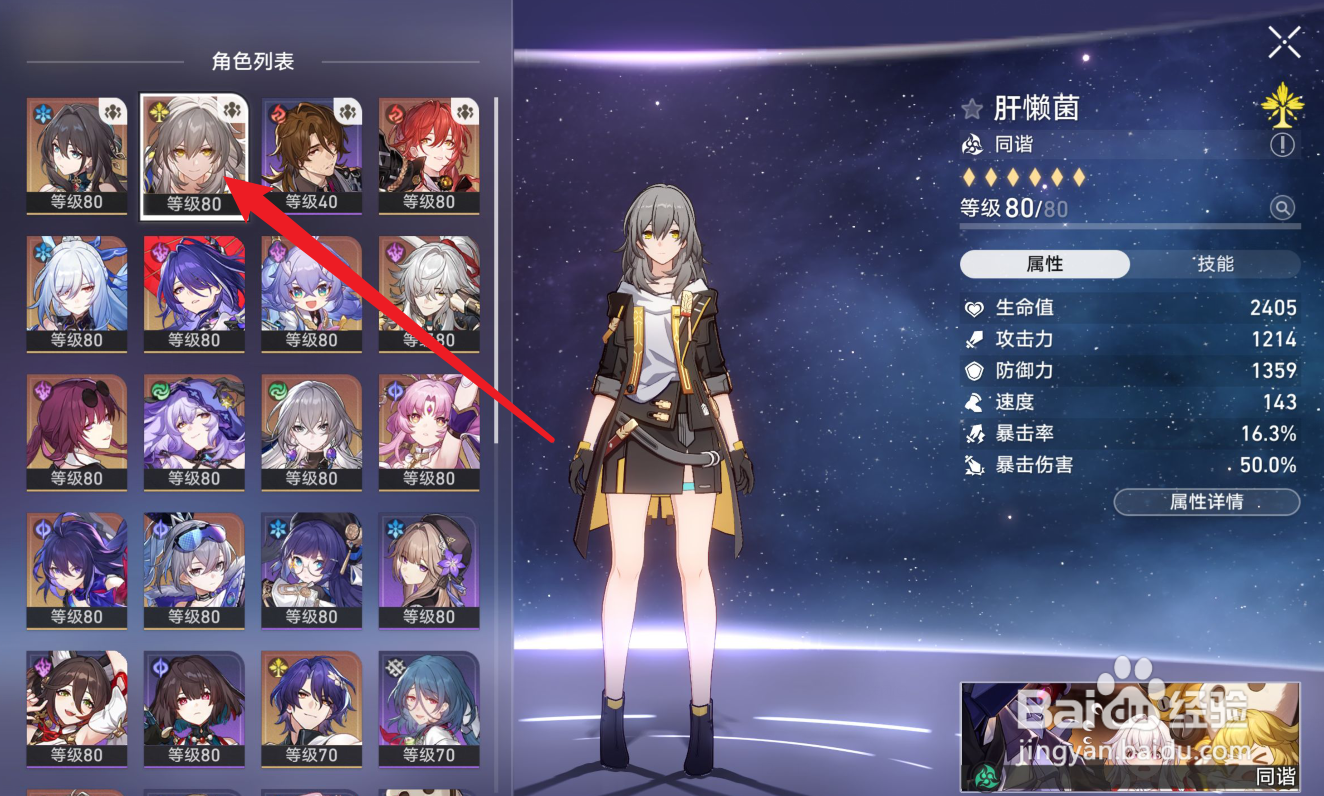
Task: Click the magnifier icon beside 等级 80/80
Action: tap(1283, 208)
